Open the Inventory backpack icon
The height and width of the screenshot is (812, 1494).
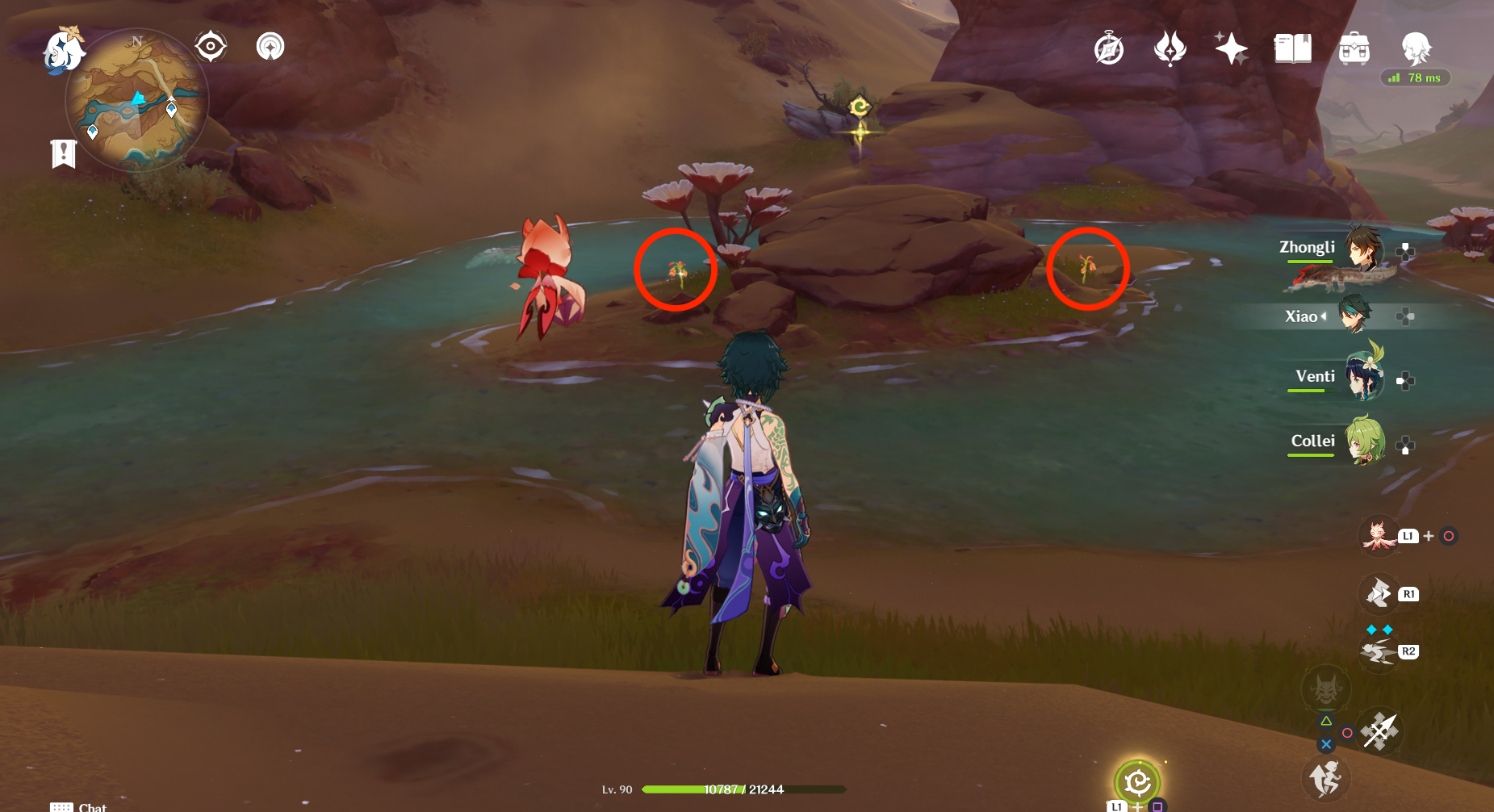pyautogui.click(x=1354, y=48)
